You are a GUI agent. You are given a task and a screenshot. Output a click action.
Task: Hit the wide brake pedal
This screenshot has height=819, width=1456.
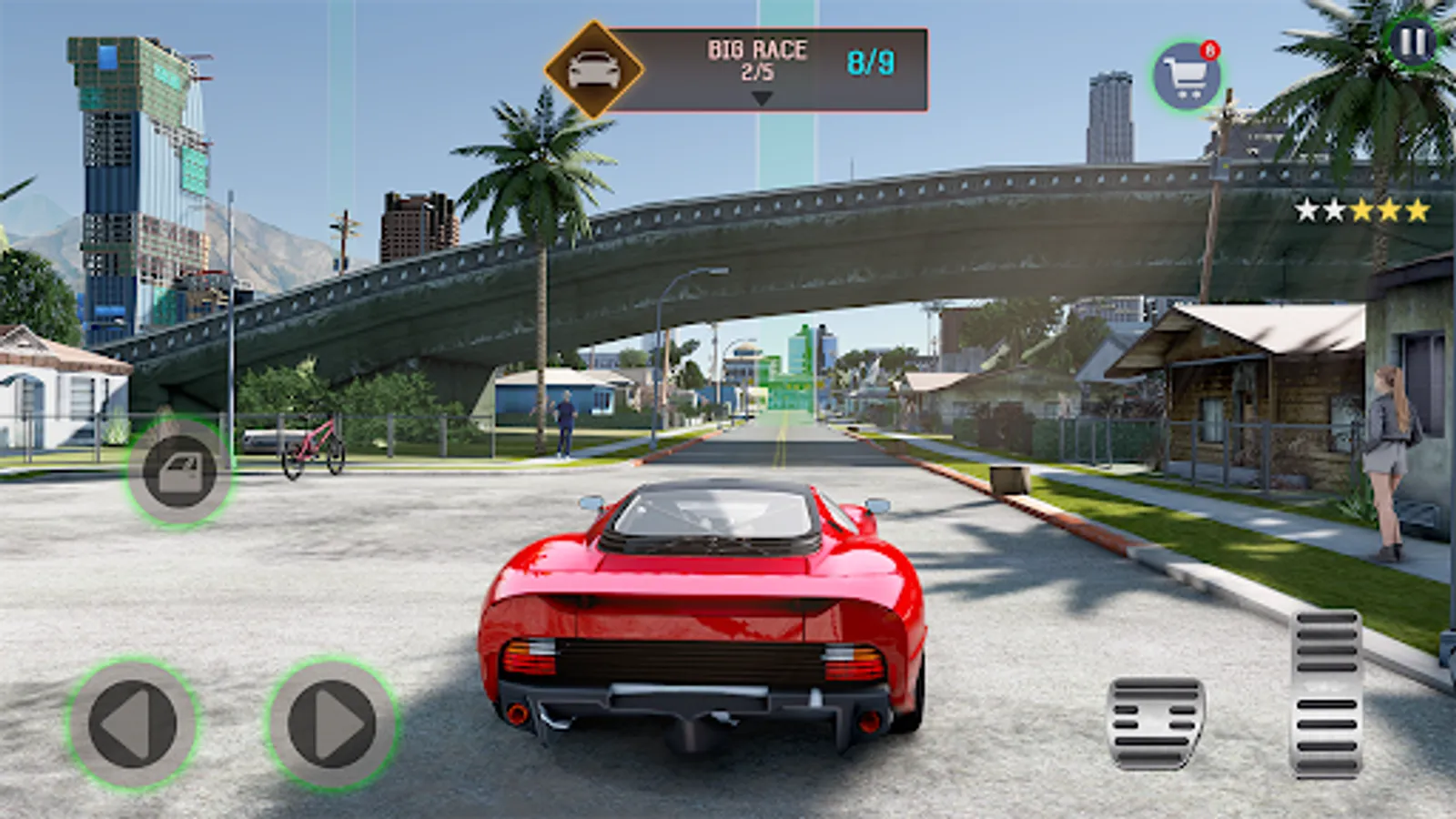1156,723
